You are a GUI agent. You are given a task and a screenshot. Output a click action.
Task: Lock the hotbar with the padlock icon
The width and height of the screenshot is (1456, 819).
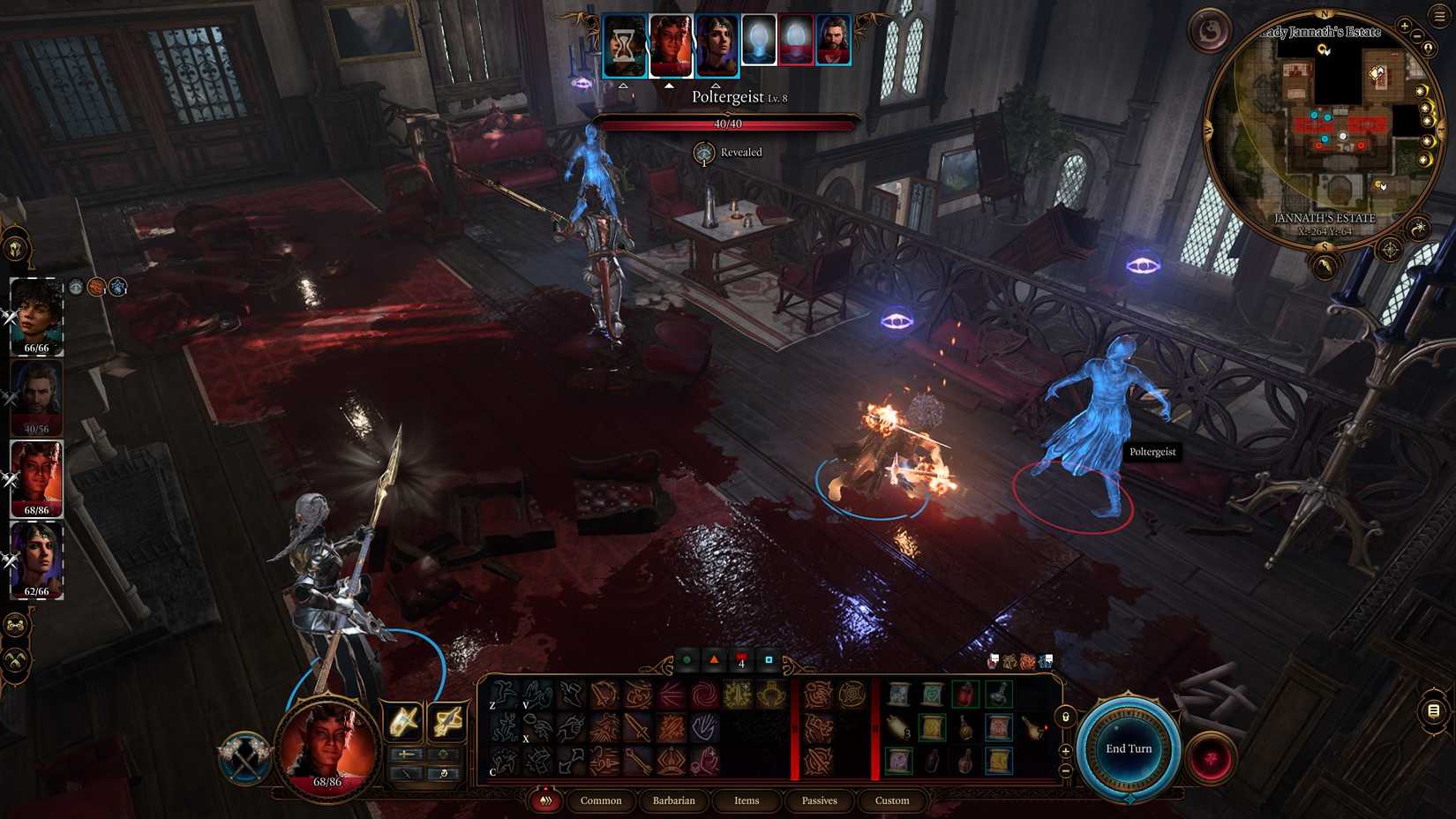[x=1065, y=717]
